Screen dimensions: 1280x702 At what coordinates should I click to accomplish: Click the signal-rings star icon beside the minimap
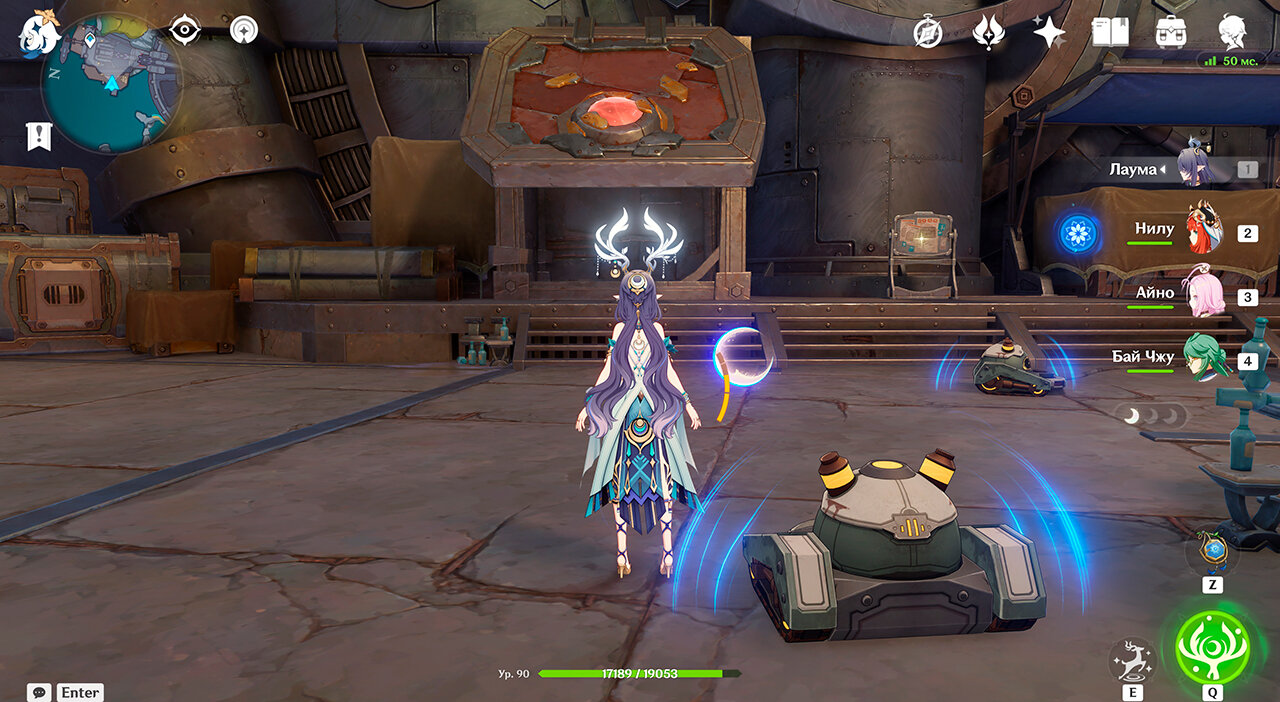[243, 30]
